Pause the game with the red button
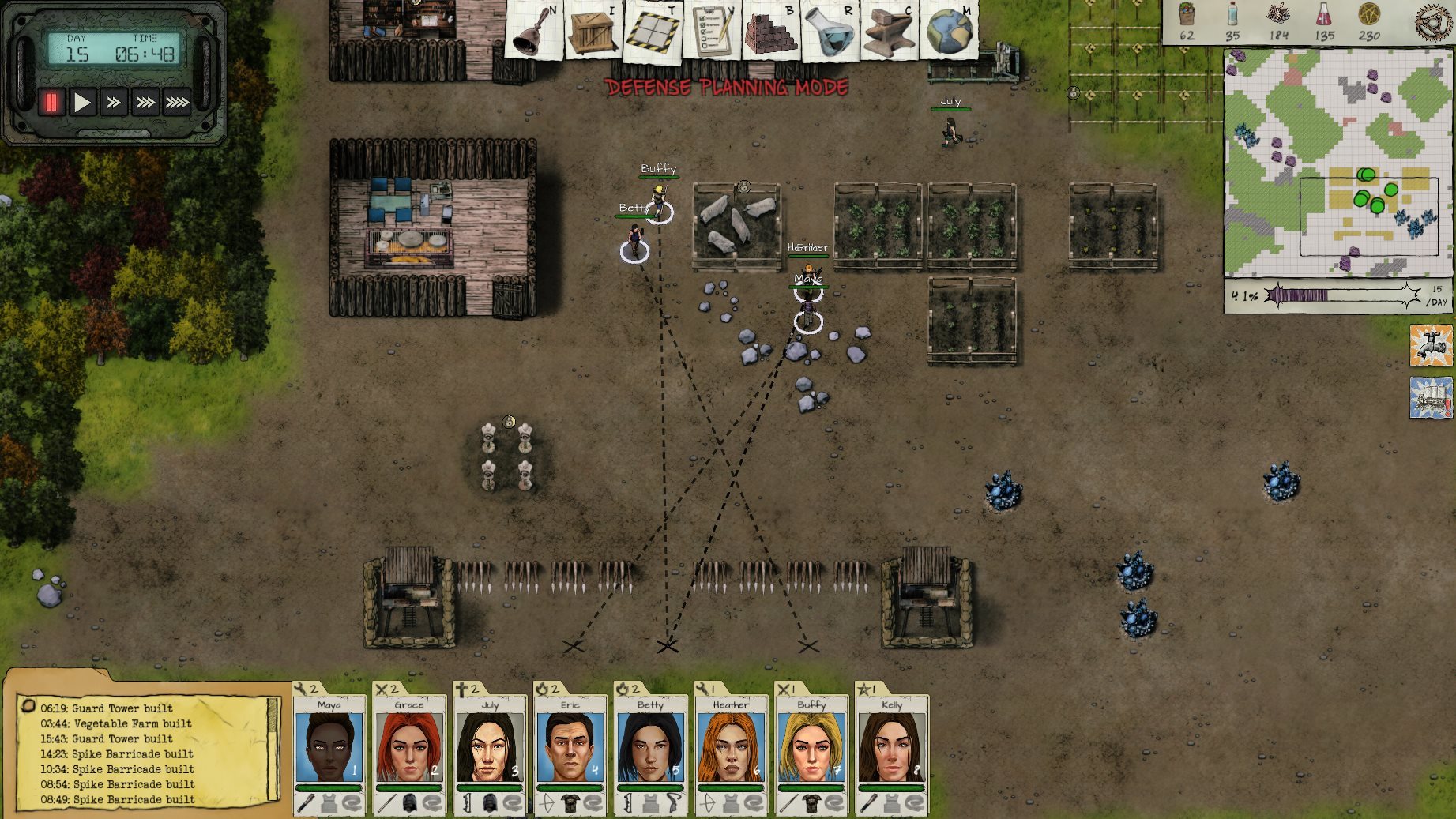 coord(51,103)
